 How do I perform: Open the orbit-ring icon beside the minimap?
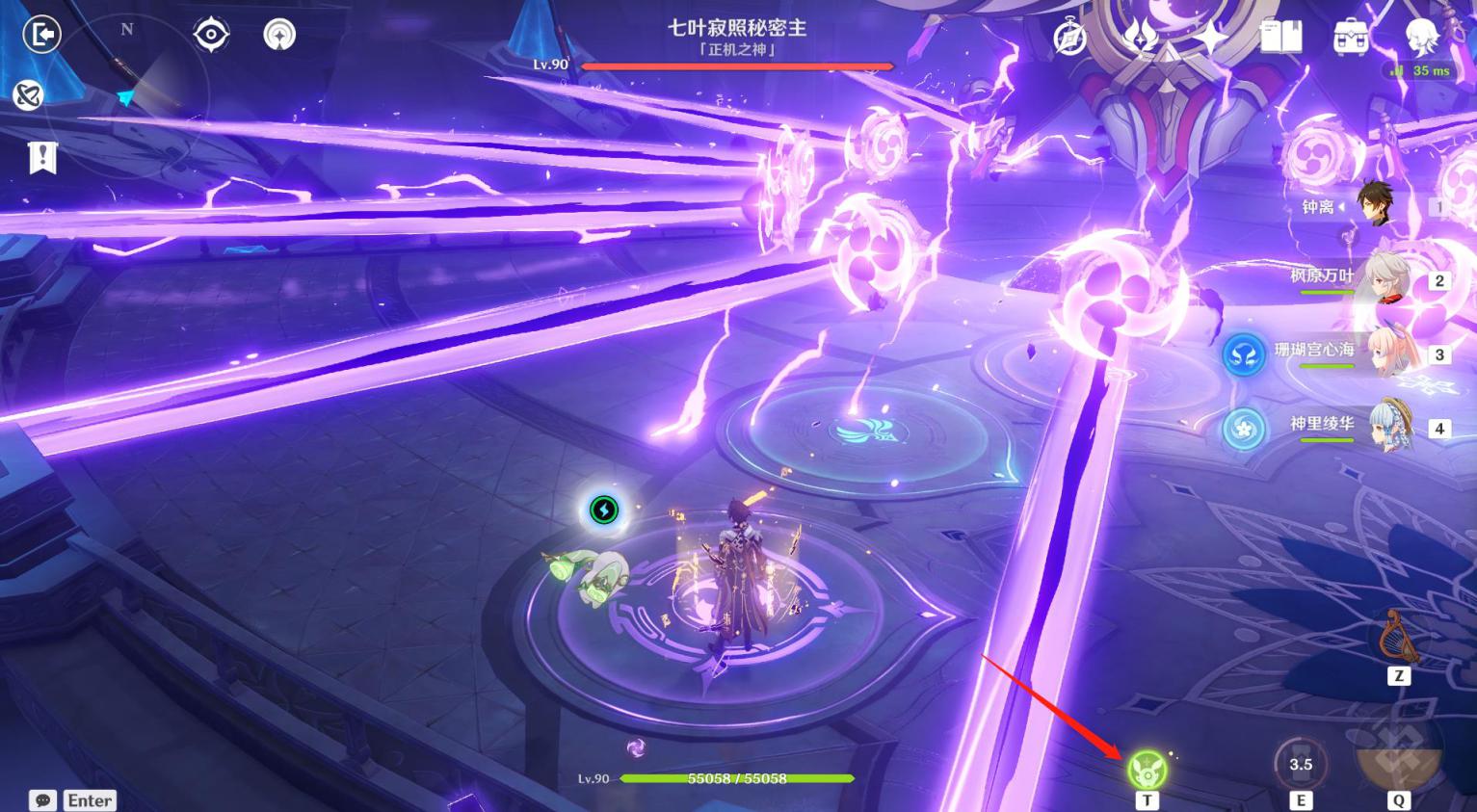point(28,94)
